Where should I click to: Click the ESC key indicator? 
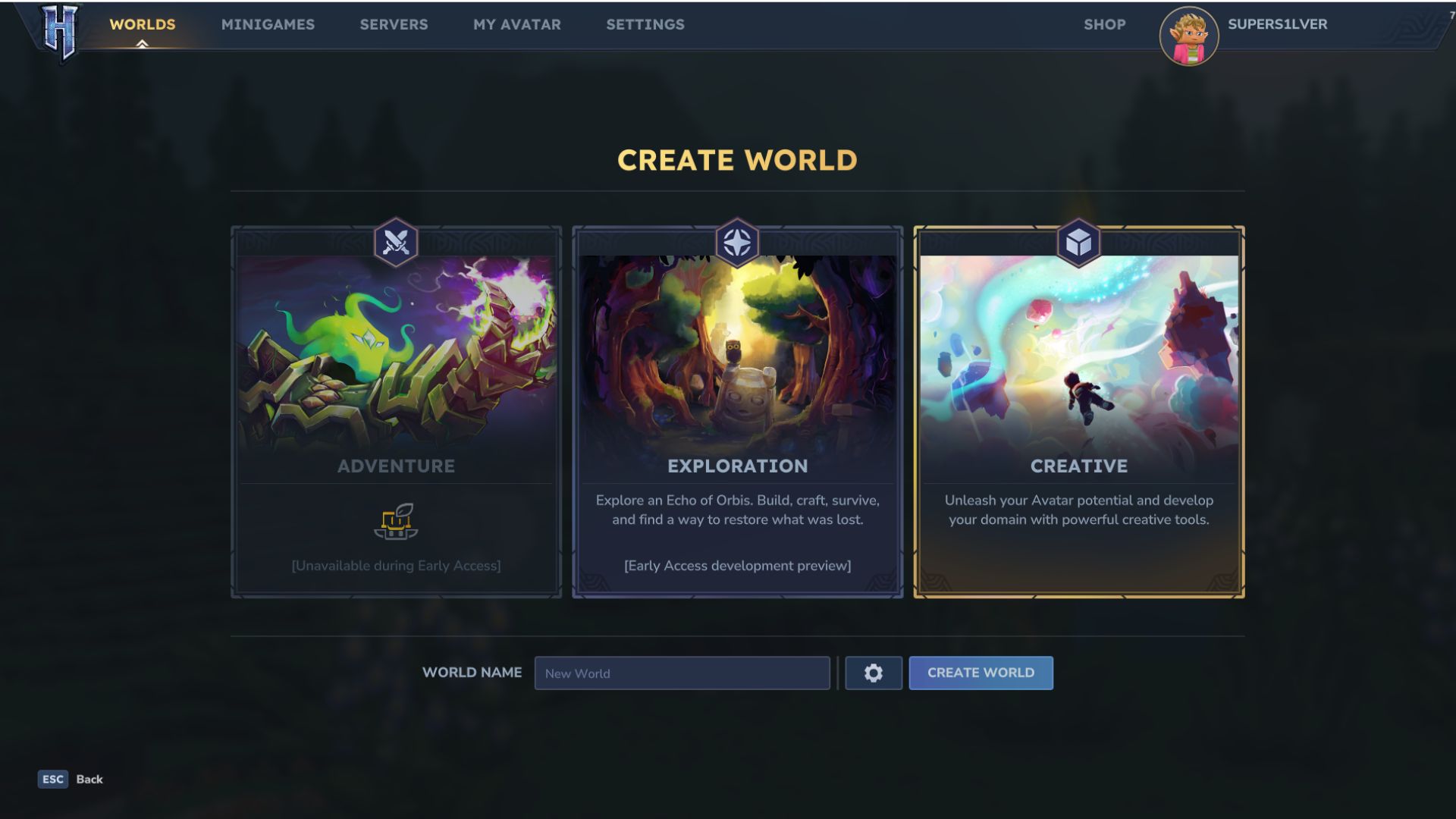52,779
